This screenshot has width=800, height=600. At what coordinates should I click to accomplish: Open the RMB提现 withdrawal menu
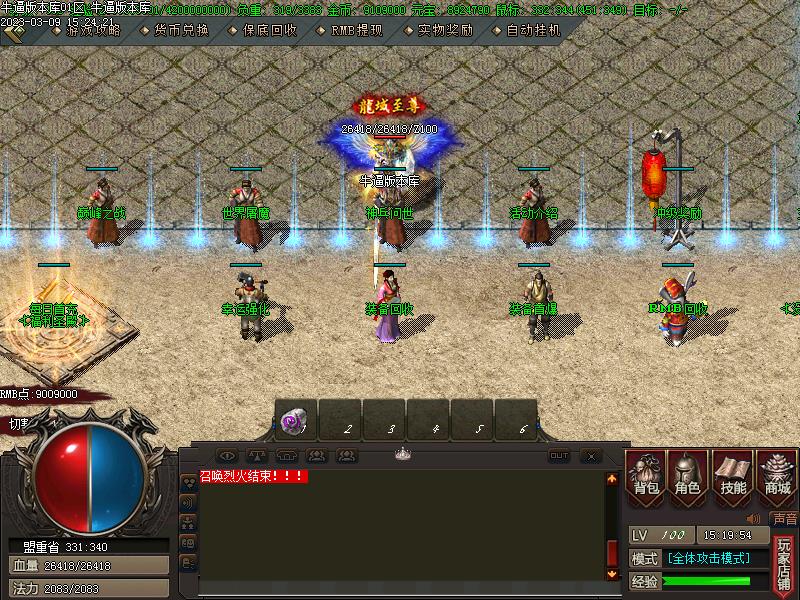[x=357, y=31]
